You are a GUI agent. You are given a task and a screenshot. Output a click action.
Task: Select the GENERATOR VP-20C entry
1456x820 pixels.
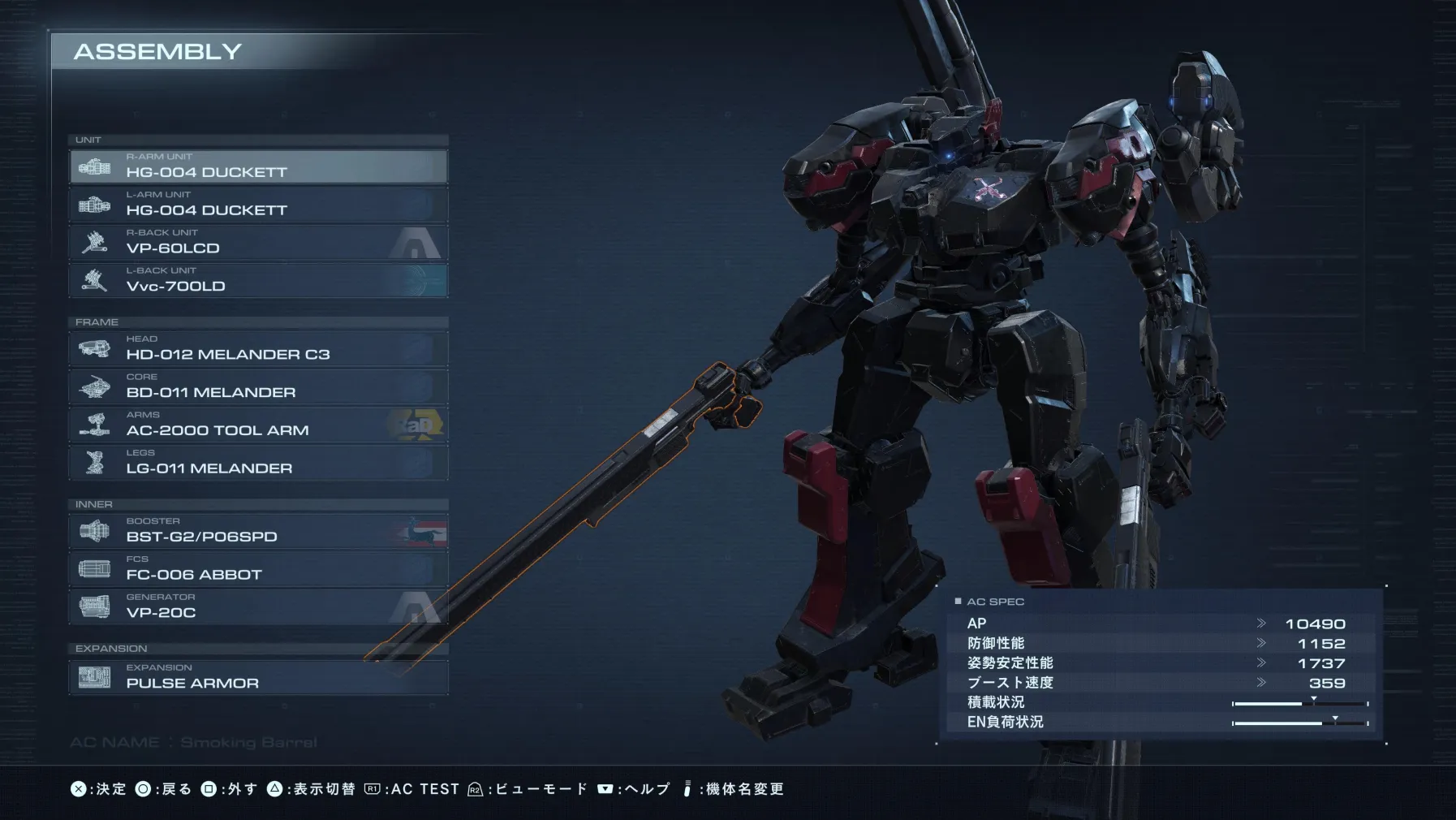[x=258, y=608]
